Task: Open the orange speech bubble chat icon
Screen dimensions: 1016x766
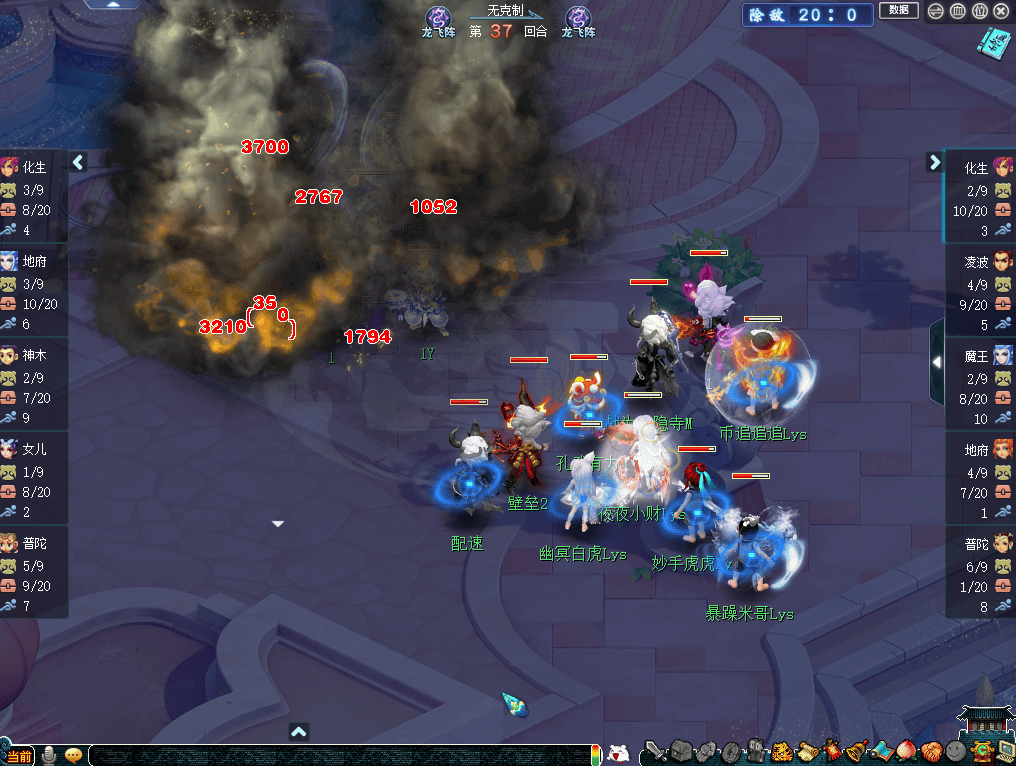Action: pyautogui.click(x=73, y=756)
